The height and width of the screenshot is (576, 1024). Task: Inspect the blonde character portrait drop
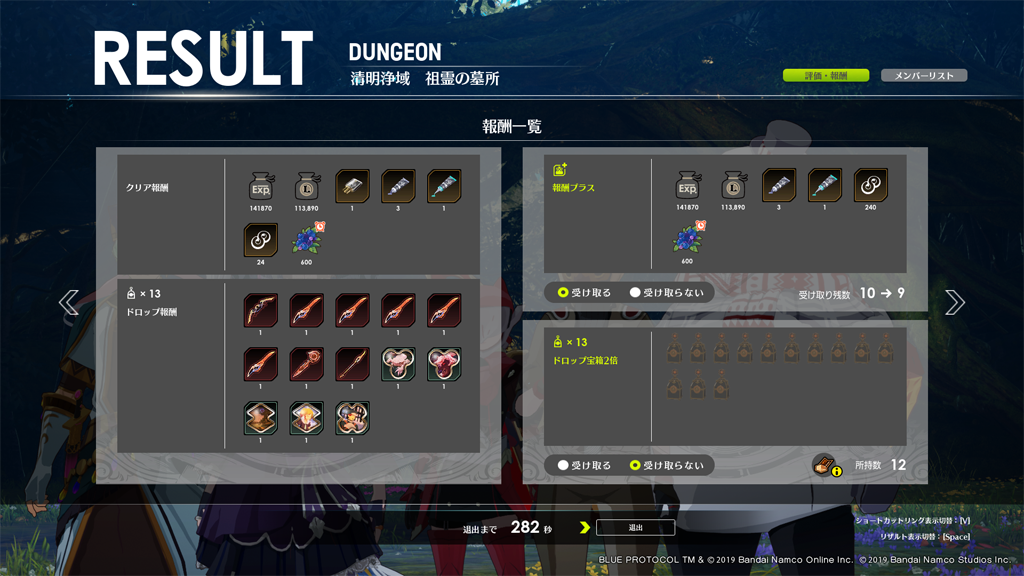point(307,418)
